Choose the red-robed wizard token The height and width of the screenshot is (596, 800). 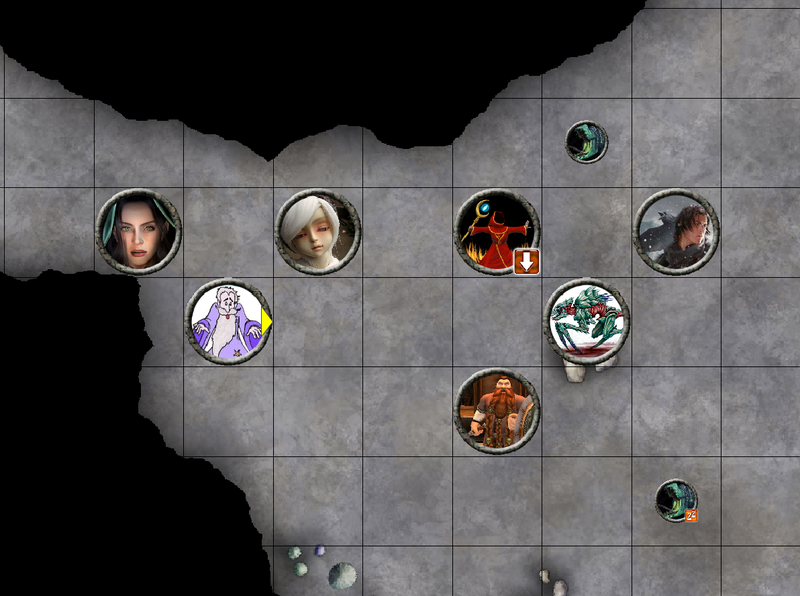(x=496, y=231)
